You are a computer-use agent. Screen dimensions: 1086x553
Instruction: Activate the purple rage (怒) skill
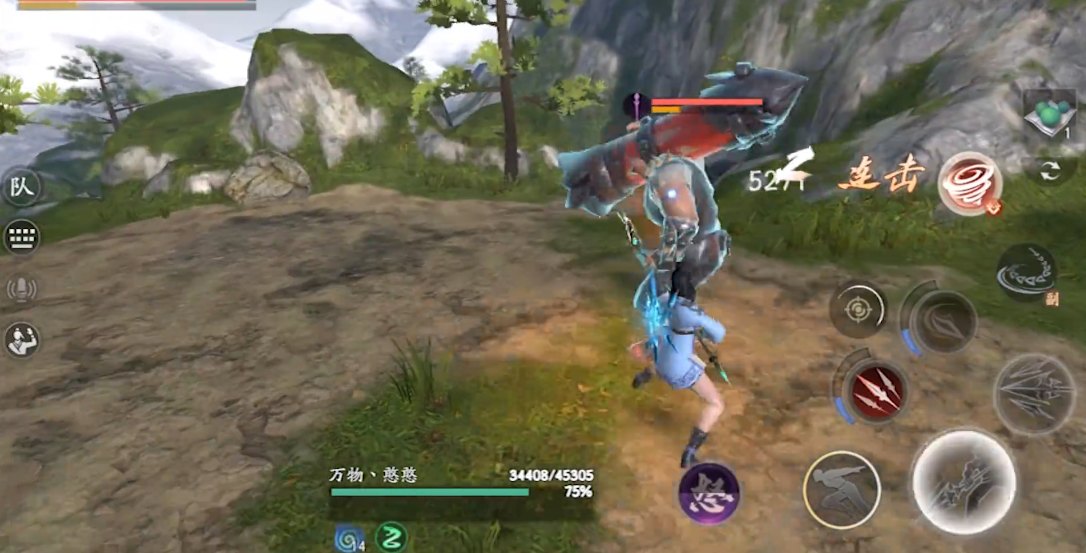tap(709, 493)
